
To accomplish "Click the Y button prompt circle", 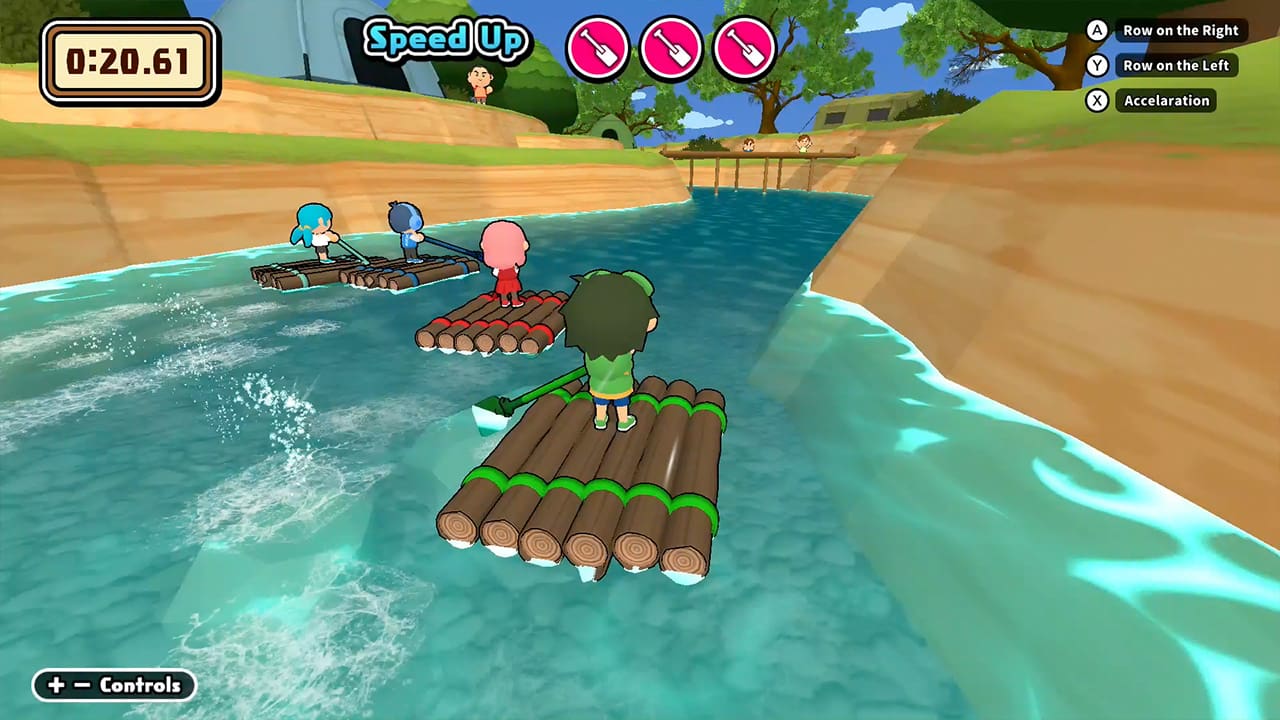I will 1096,65.
